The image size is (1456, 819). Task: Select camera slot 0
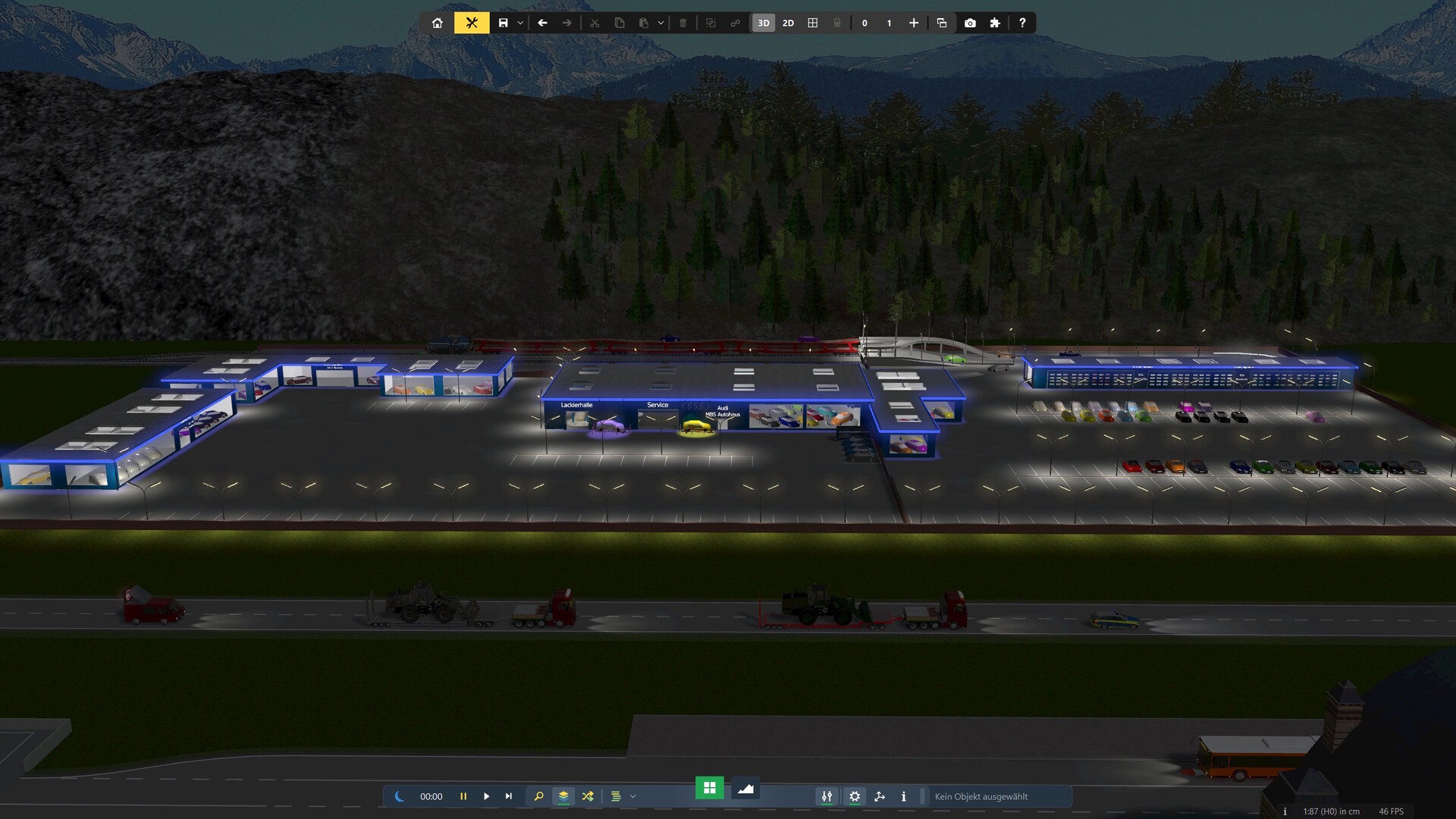click(864, 23)
